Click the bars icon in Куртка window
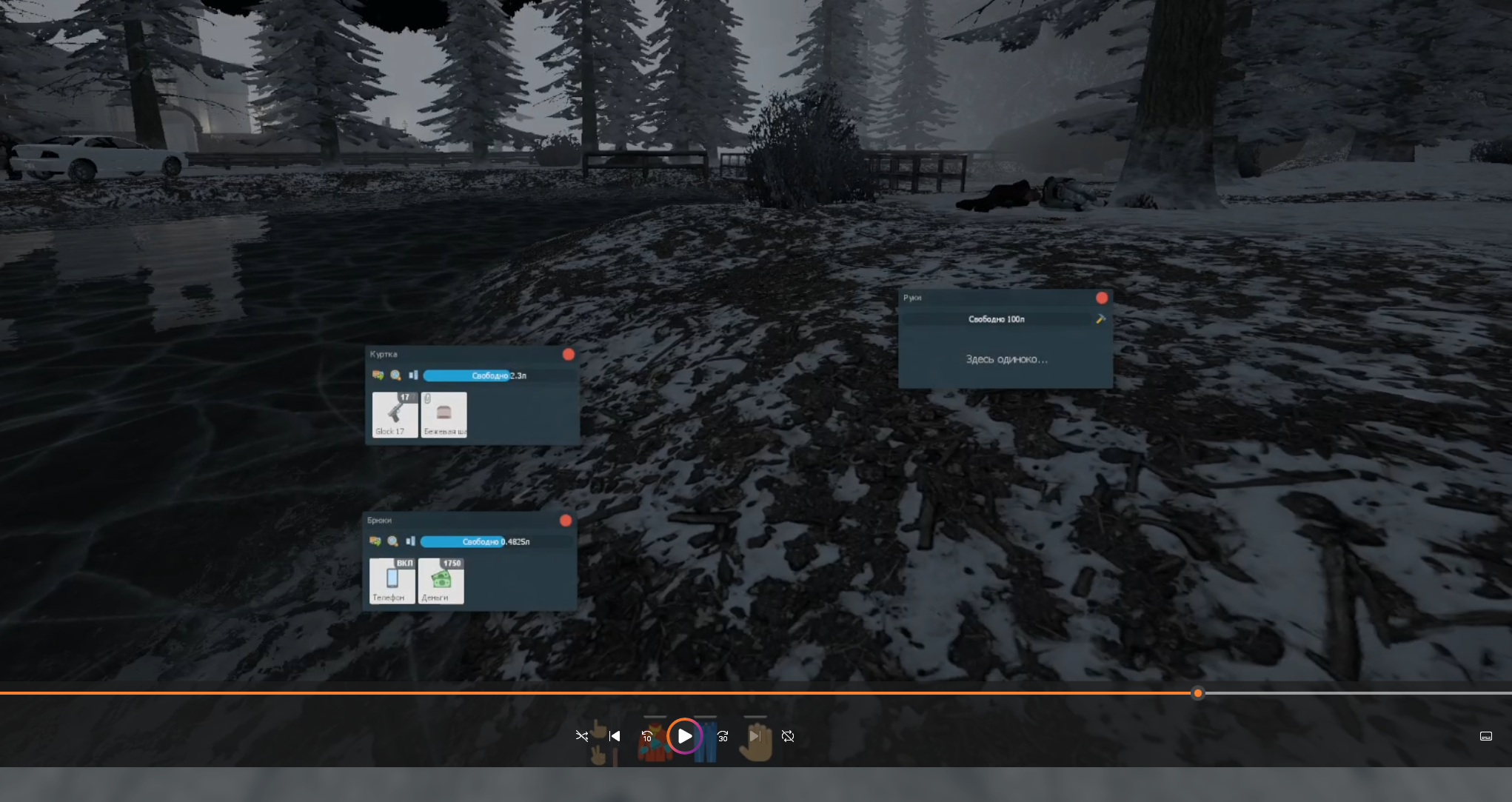 tap(413, 375)
